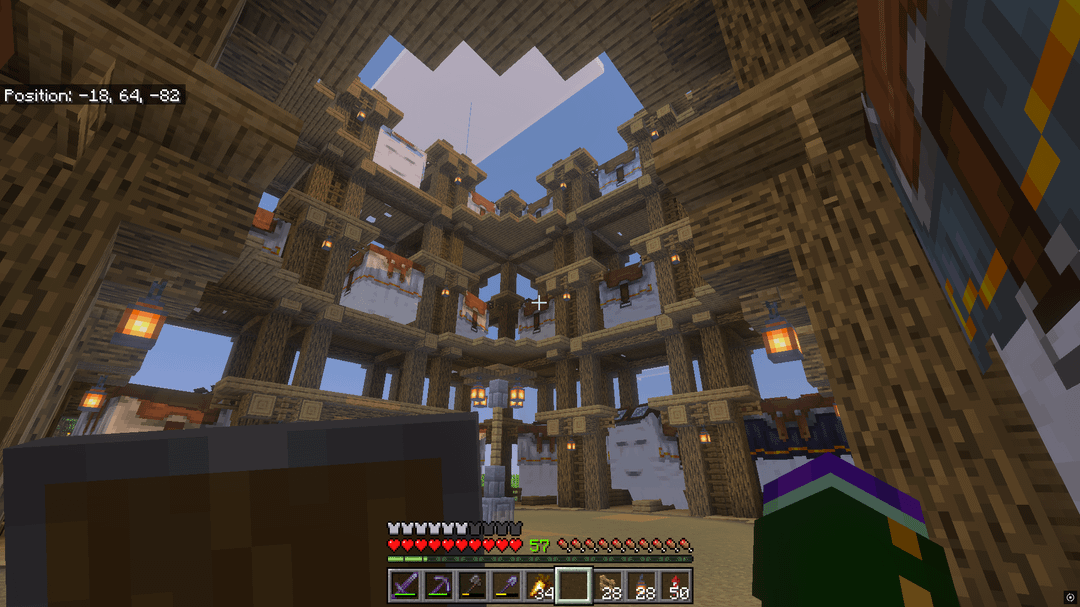The width and height of the screenshot is (1080, 607).
Task: Click the highlighted empty hotbar slot
Action: pyautogui.click(x=574, y=585)
